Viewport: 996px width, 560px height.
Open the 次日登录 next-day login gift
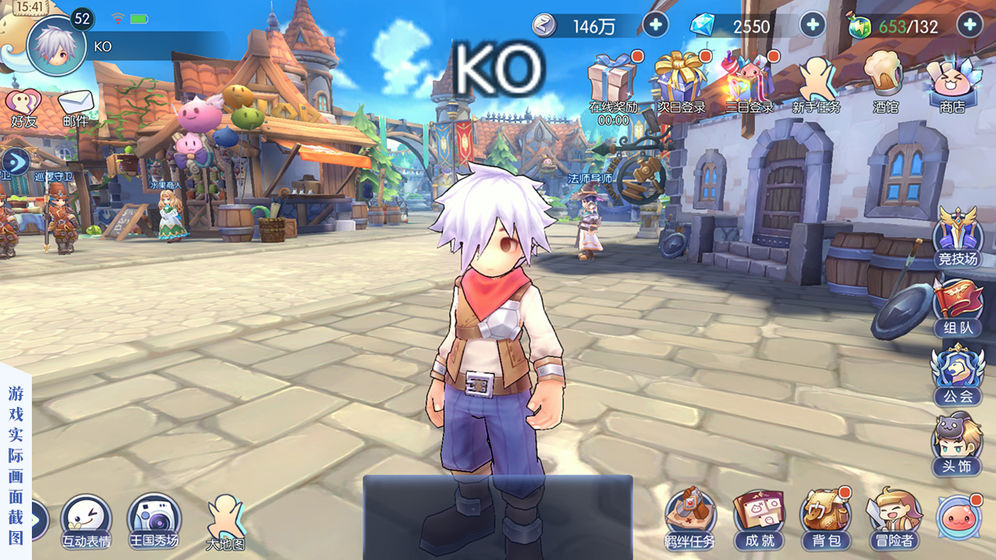point(680,80)
